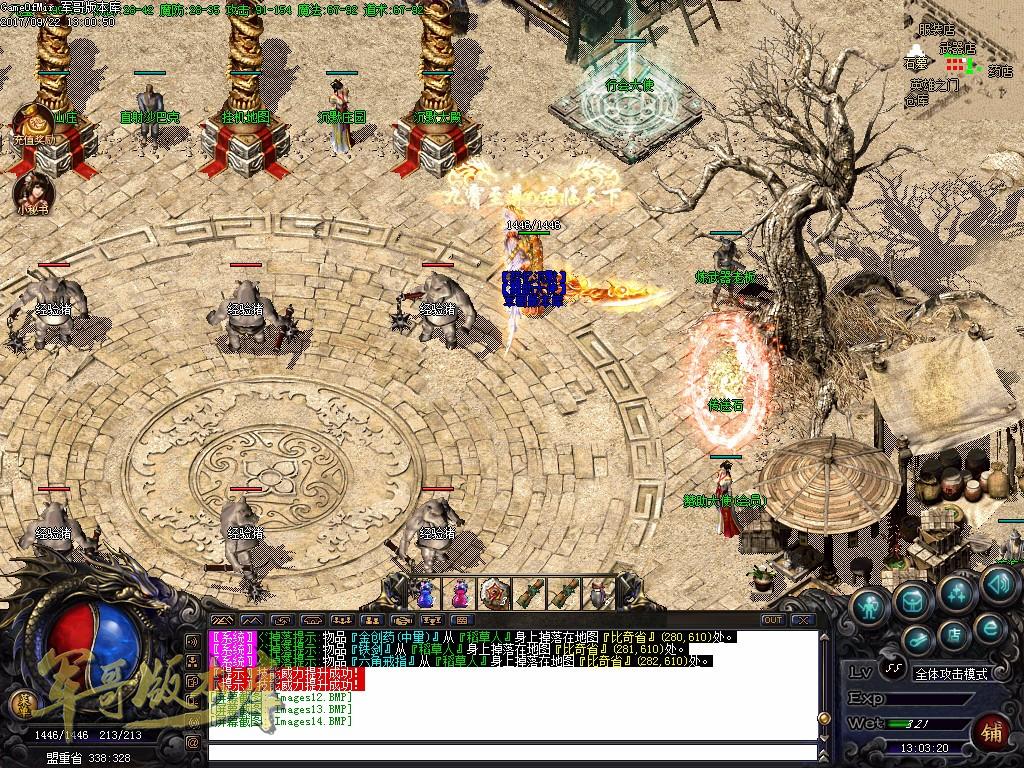Click the speaker chat channel side button
The image size is (1024, 768).
click(x=192, y=640)
